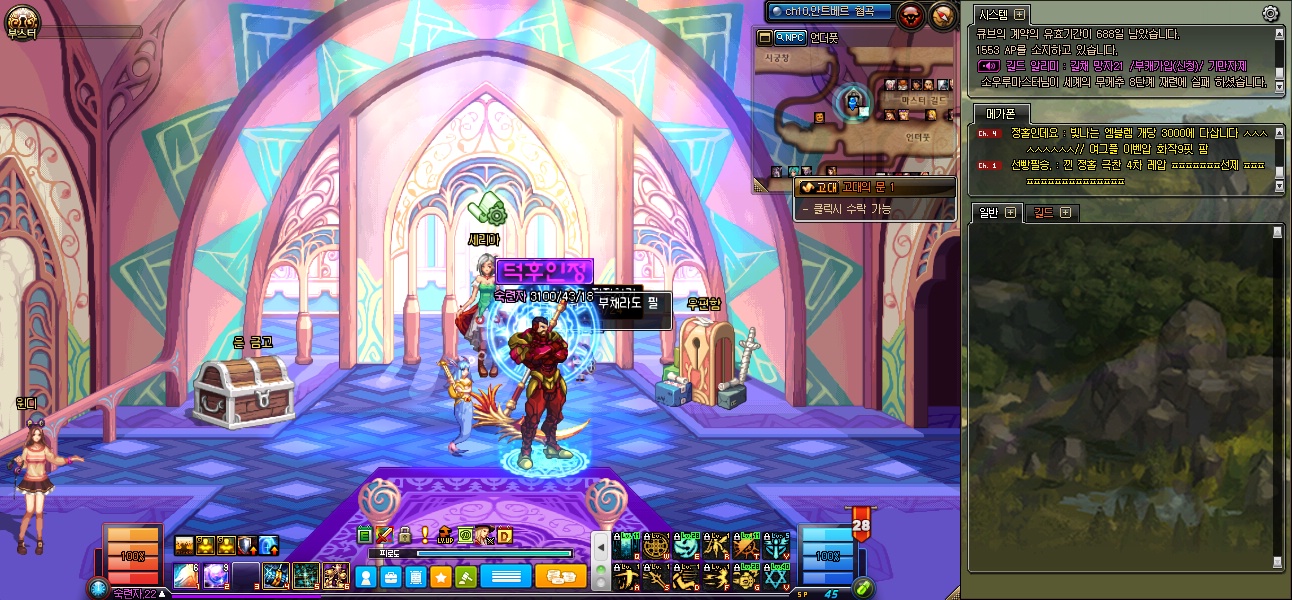The image size is (1292, 600).
Task: Switch to the 일반 chat tab
Action: click(x=986, y=212)
